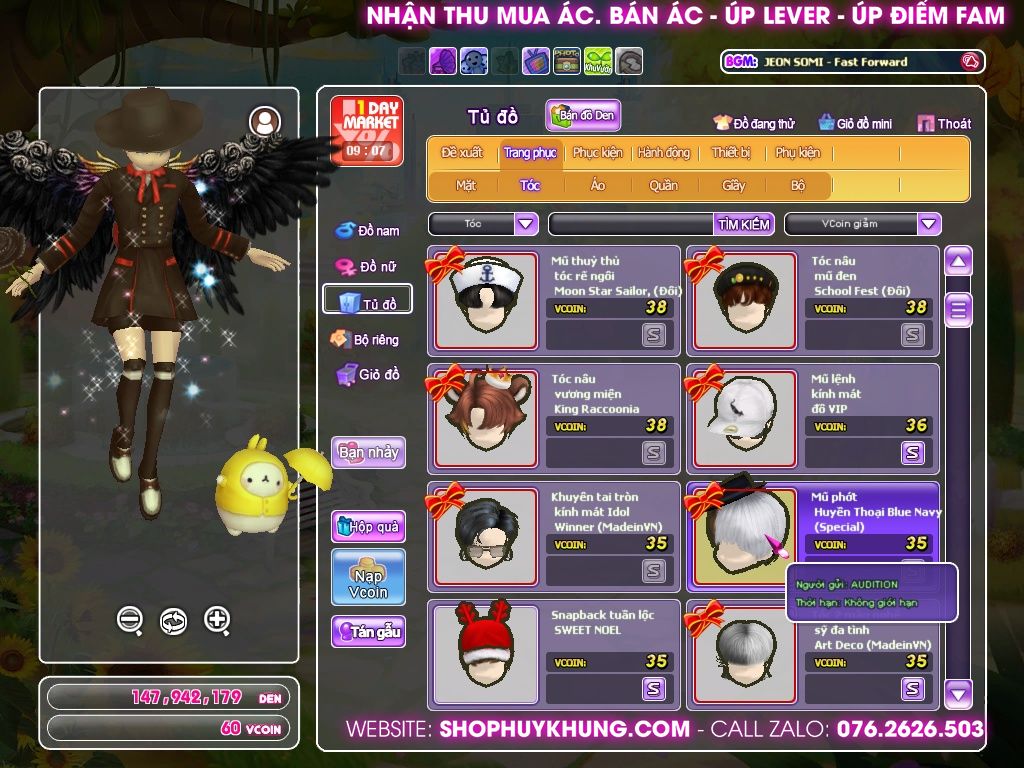Exit the wardrobe with Thoát
This screenshot has height=768, width=1024.
[x=944, y=123]
